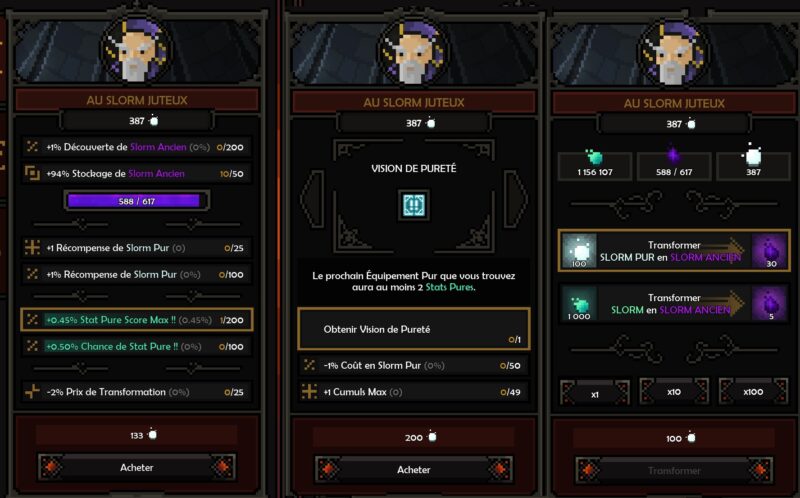Choose the 1000 Slorm en Slorm Ancien conversion
Screen dimensions: 800x498
point(674,305)
